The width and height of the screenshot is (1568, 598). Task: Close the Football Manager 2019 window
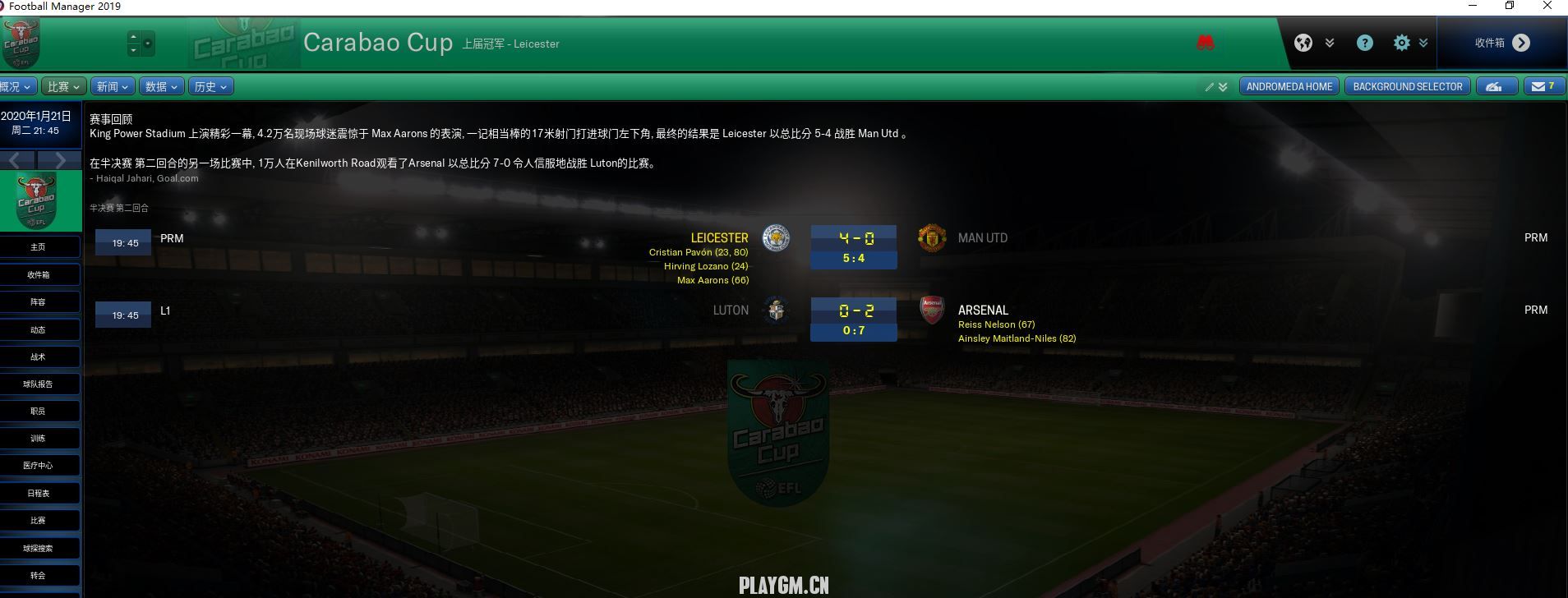[x=1547, y=7]
